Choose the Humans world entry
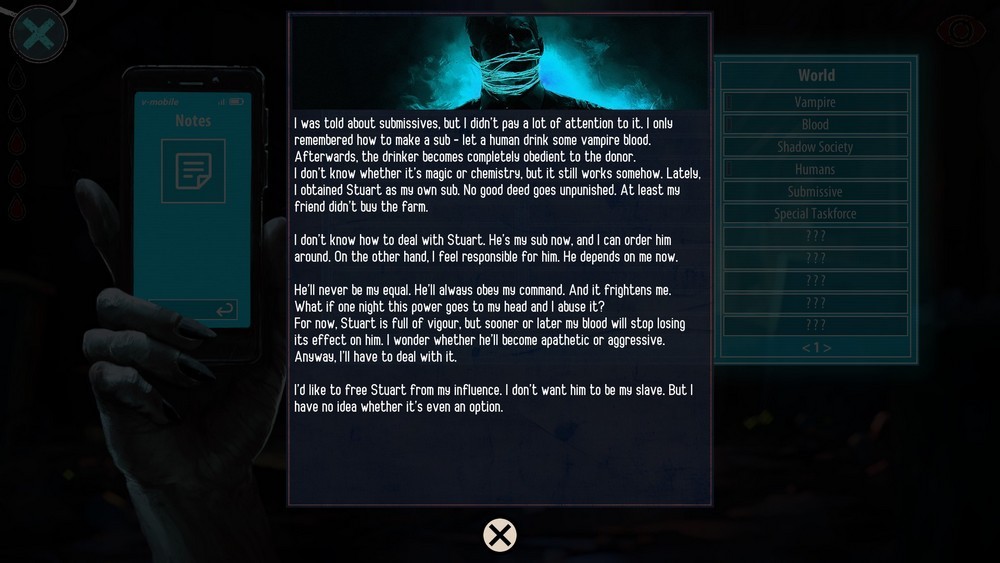 [815, 169]
